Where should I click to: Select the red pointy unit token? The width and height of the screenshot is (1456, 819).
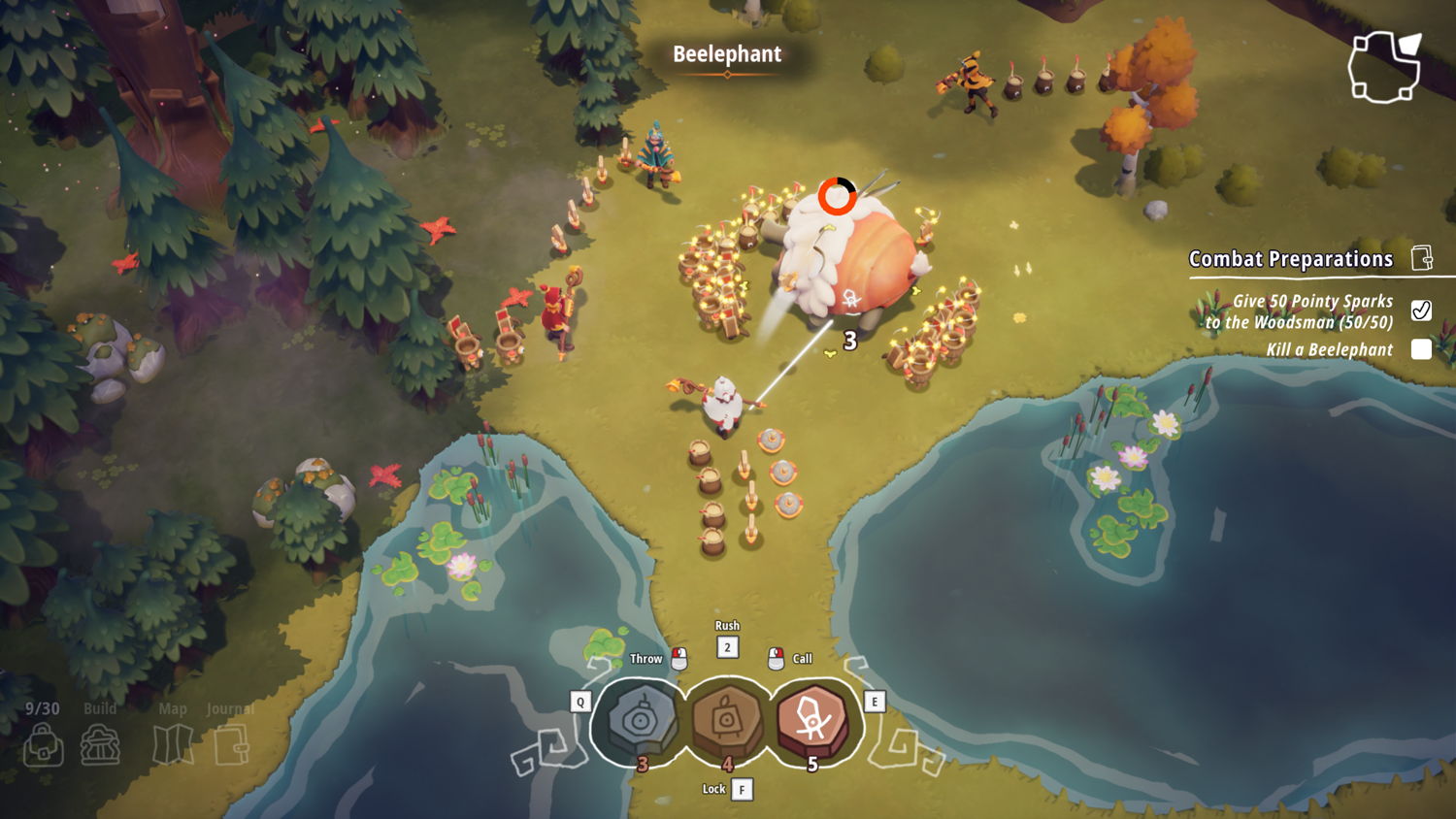(812, 720)
